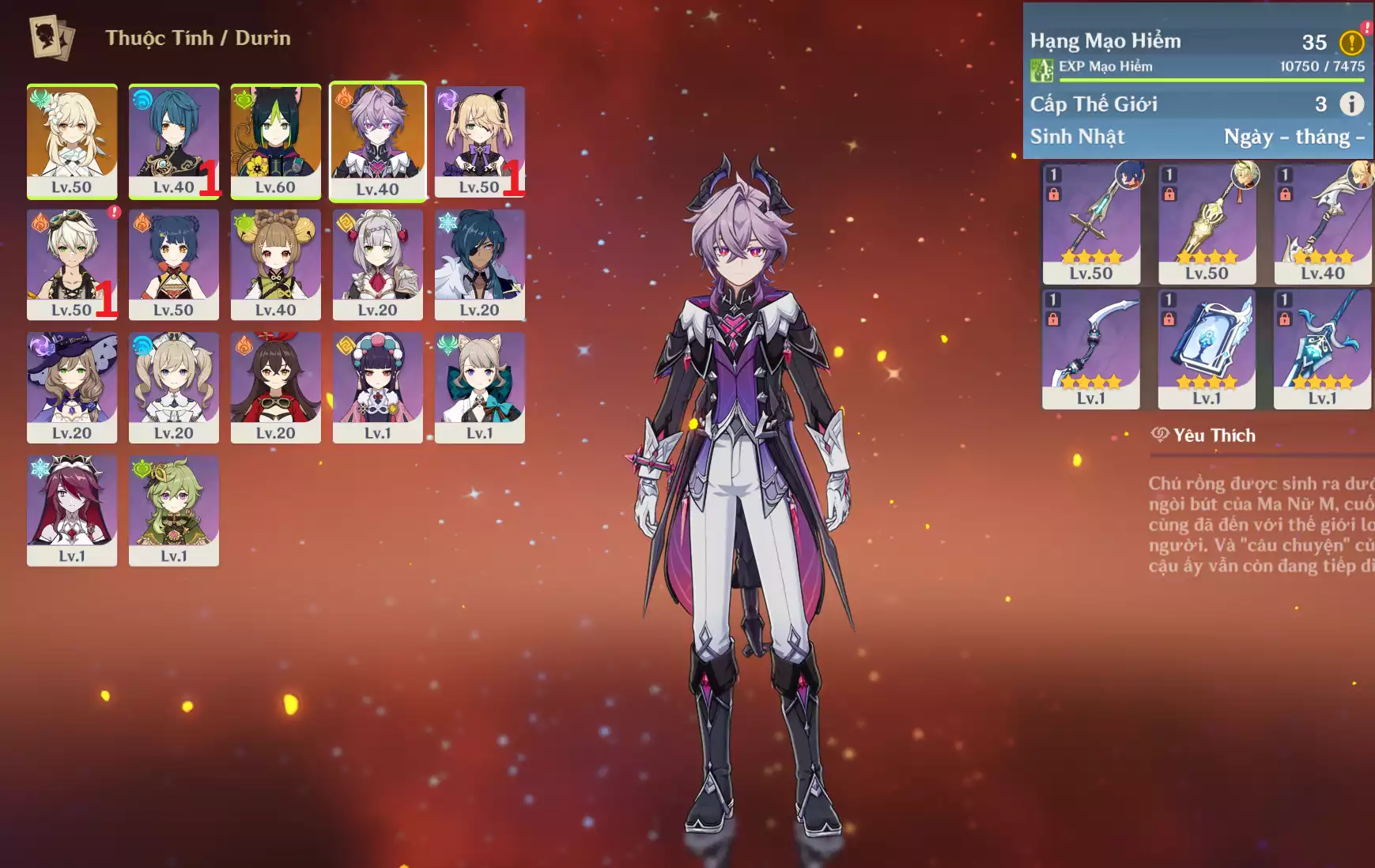Pick Collei's Lv.1 portrait

tap(174, 510)
